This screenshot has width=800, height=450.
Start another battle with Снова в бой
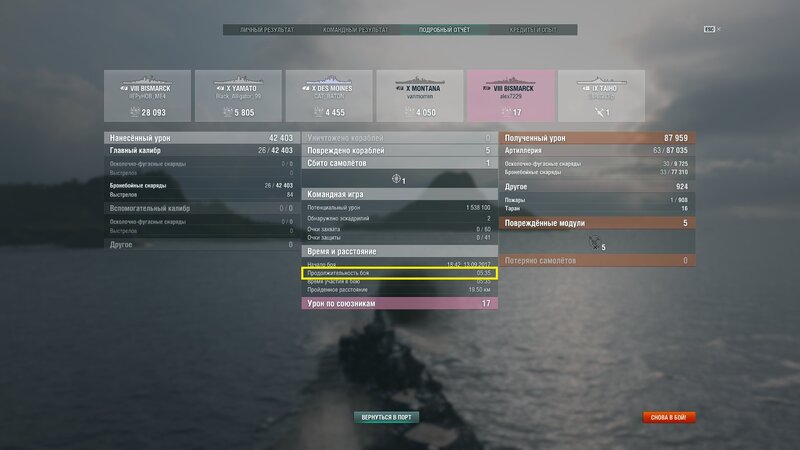(669, 416)
